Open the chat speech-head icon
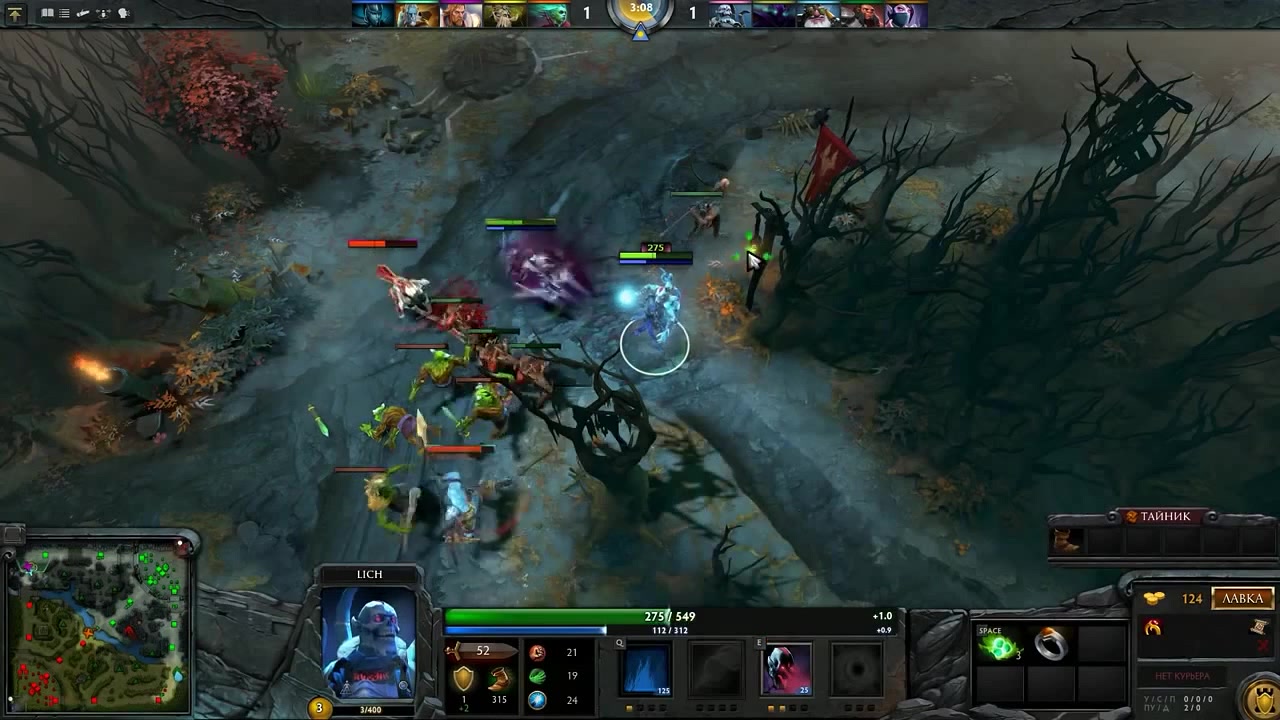Screen dimensions: 1280x720 124,14
